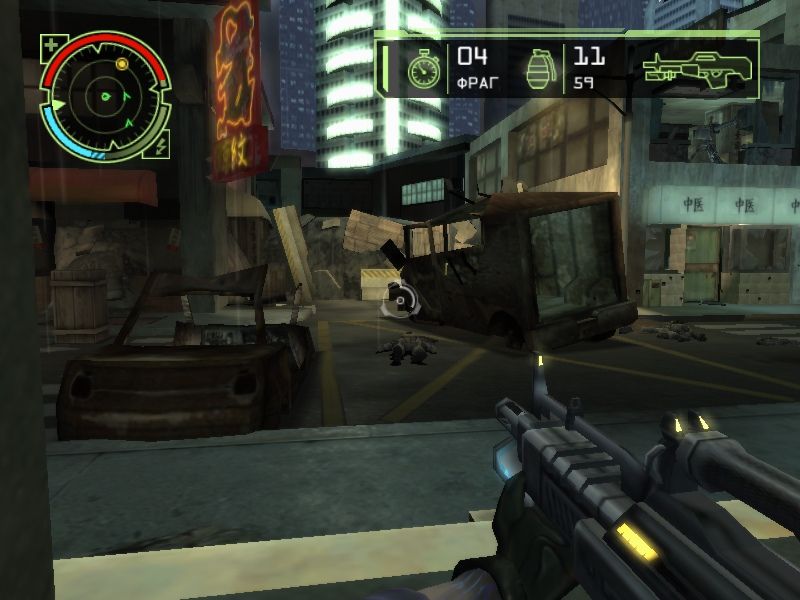The width and height of the screenshot is (800, 600).
Task: Click the lightning bolt energy icon
Action: [162, 145]
